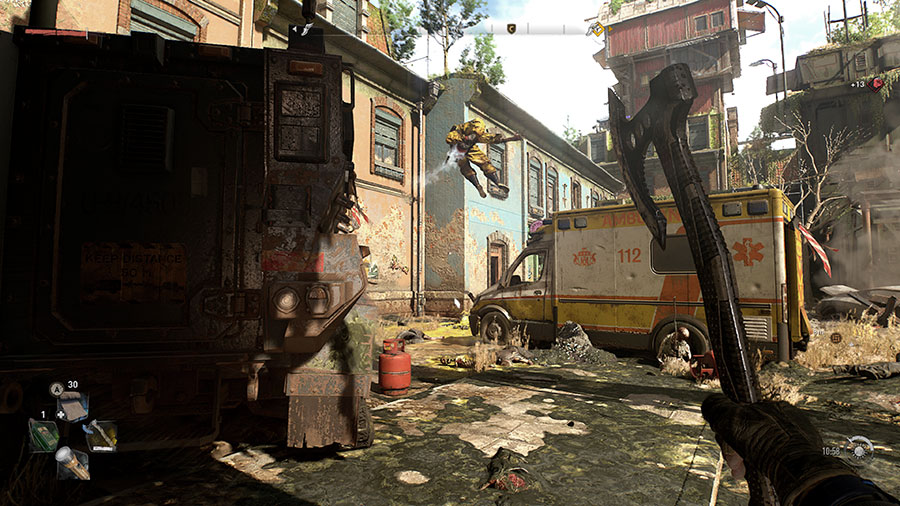Select the bandage item slot
The height and width of the screenshot is (506, 900).
[x=73, y=407]
